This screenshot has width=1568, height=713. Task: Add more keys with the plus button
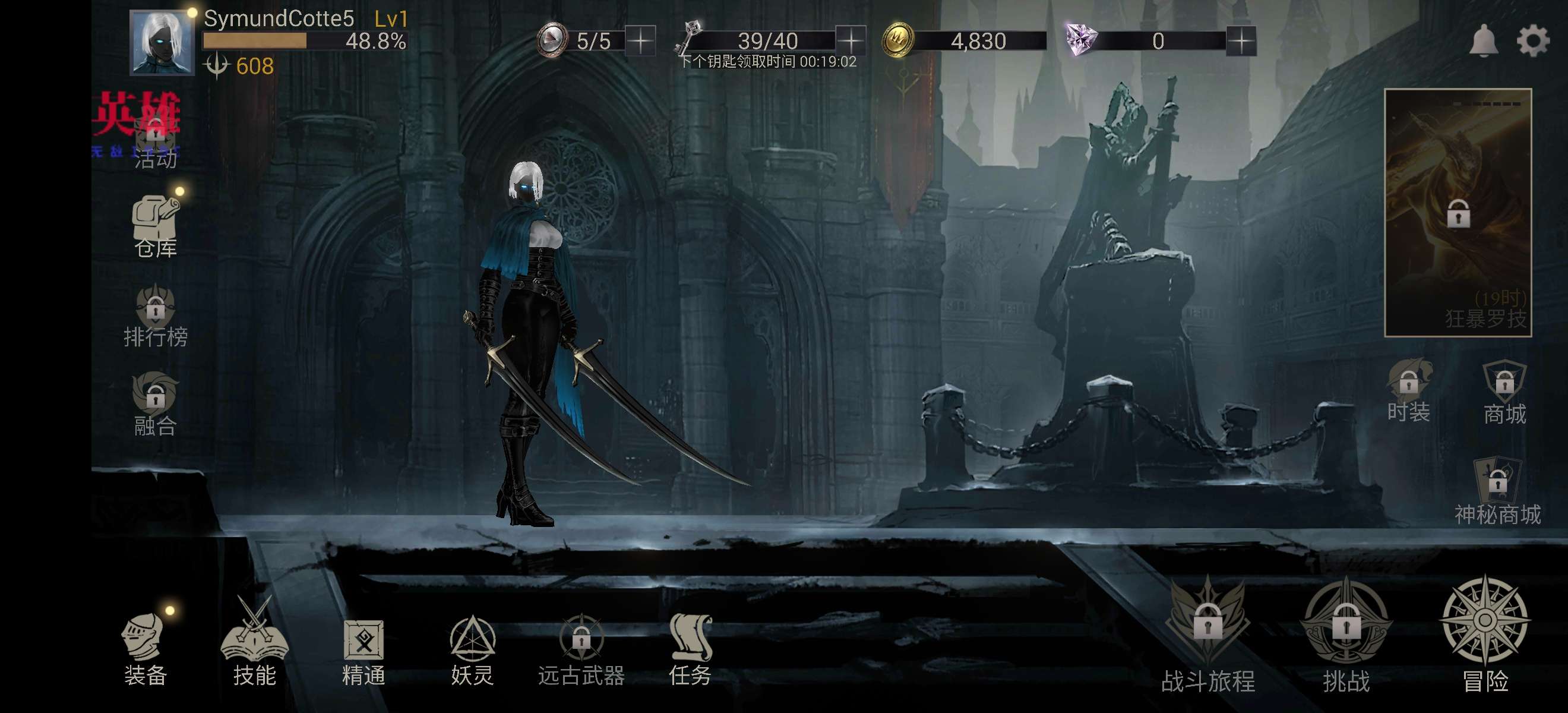coord(851,41)
